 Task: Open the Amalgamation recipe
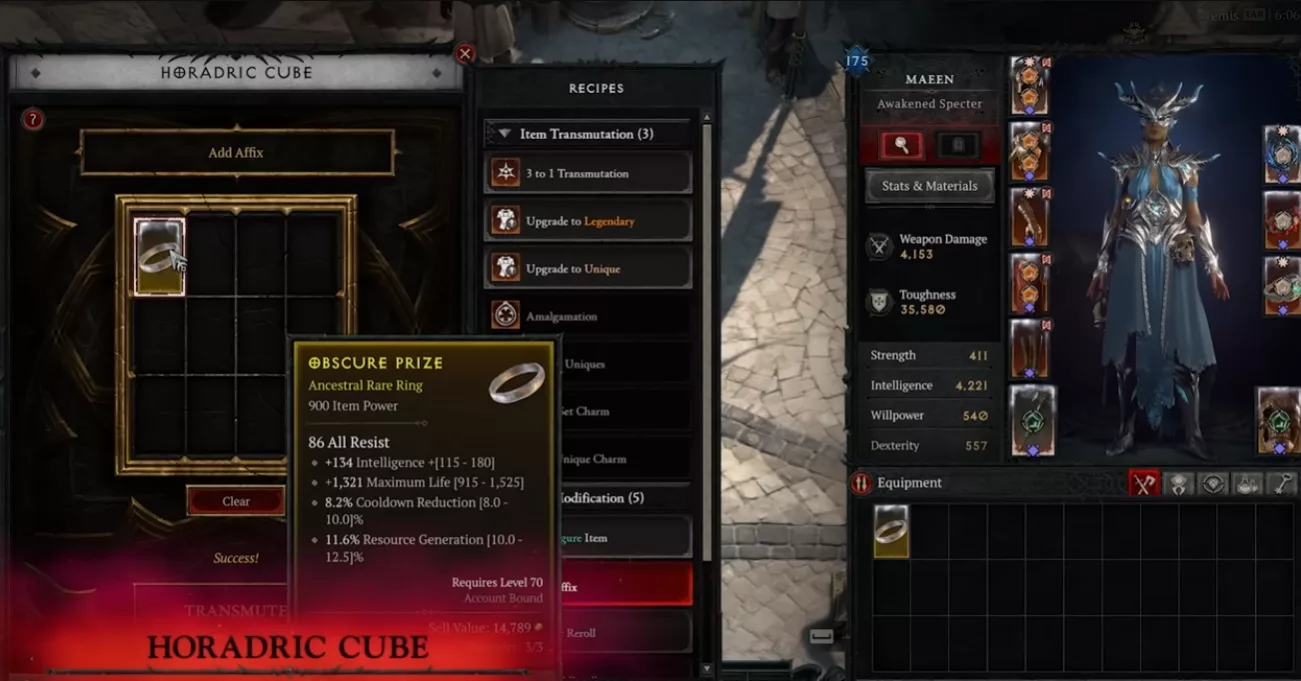588,316
